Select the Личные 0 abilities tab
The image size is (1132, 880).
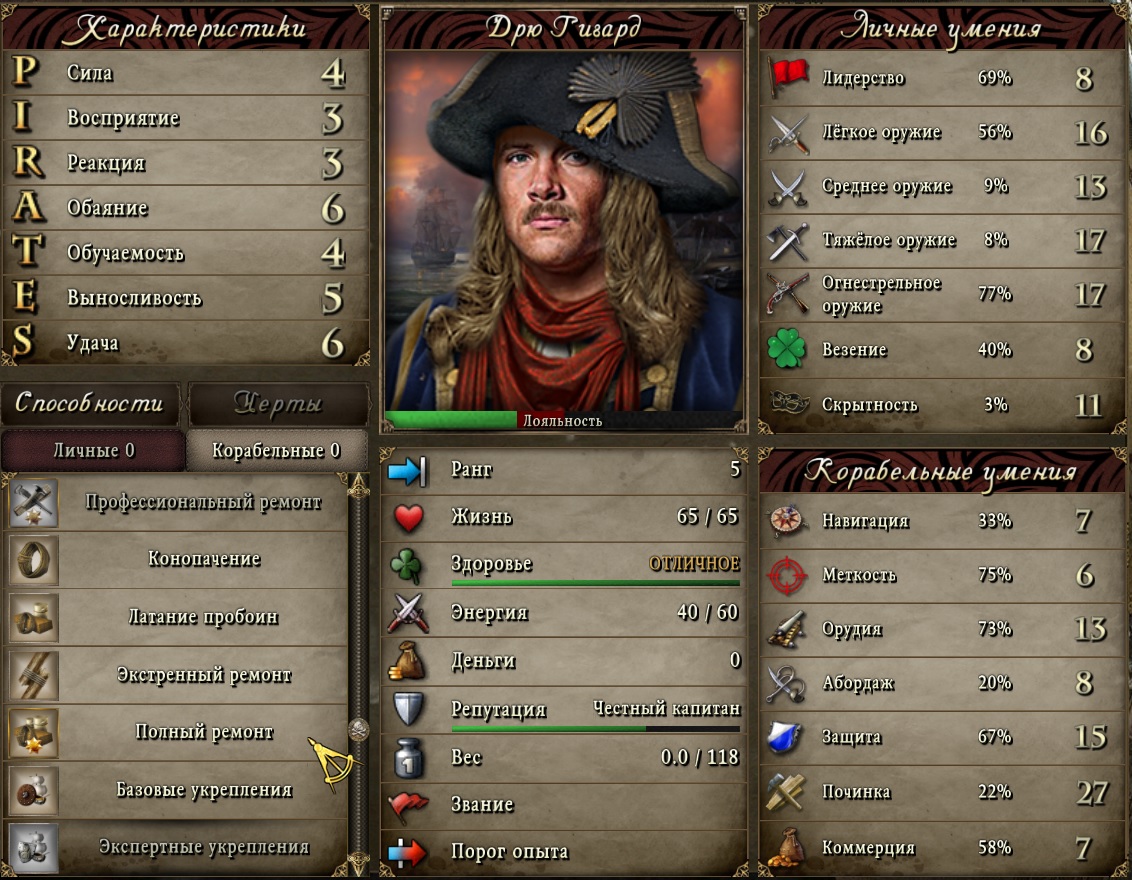tap(93, 450)
